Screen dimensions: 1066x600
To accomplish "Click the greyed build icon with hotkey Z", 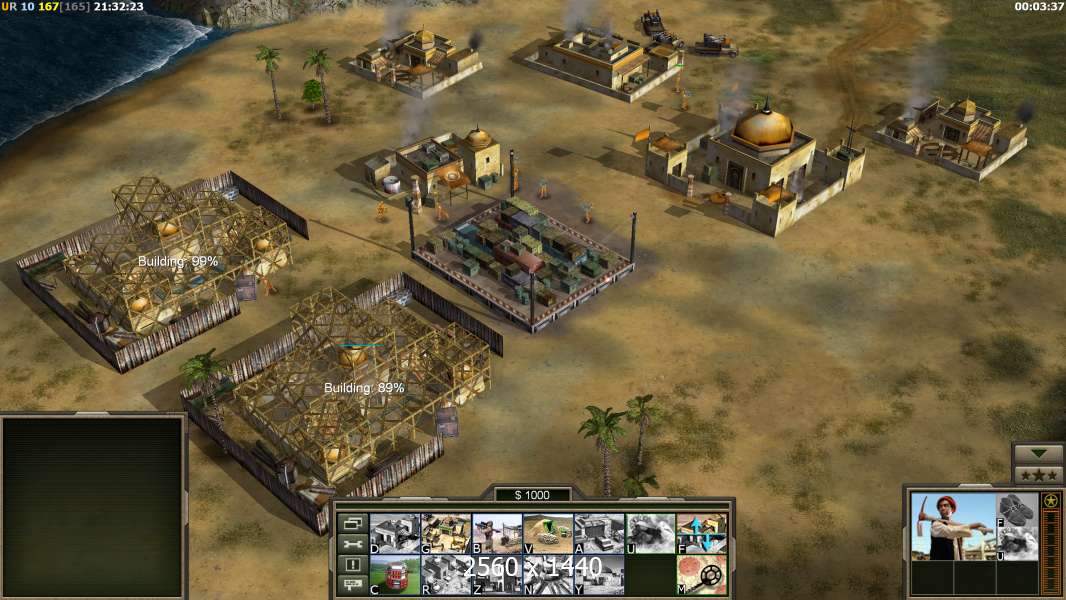I will click(497, 575).
